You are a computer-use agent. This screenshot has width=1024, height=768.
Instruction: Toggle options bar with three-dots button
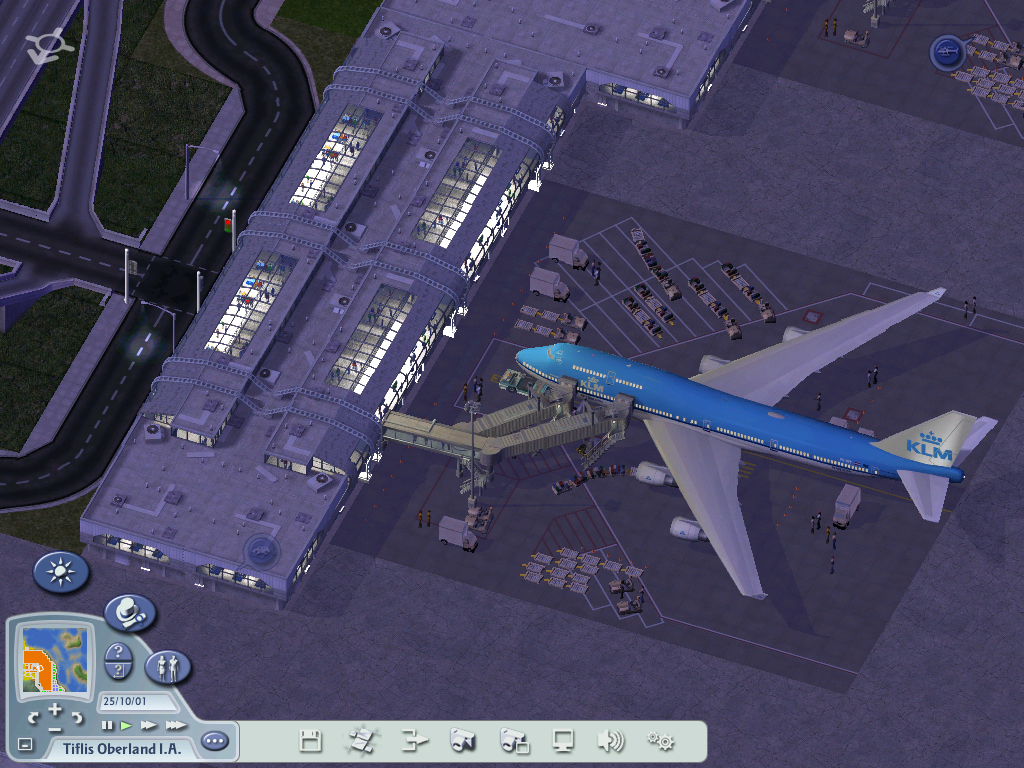(214, 741)
